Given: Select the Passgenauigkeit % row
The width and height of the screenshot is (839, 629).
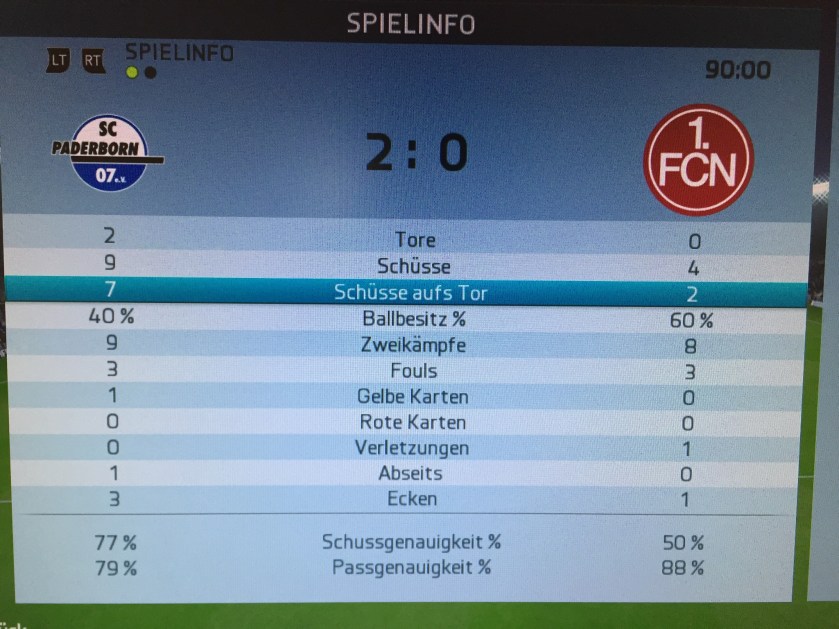Looking at the screenshot, I should 411,567.
